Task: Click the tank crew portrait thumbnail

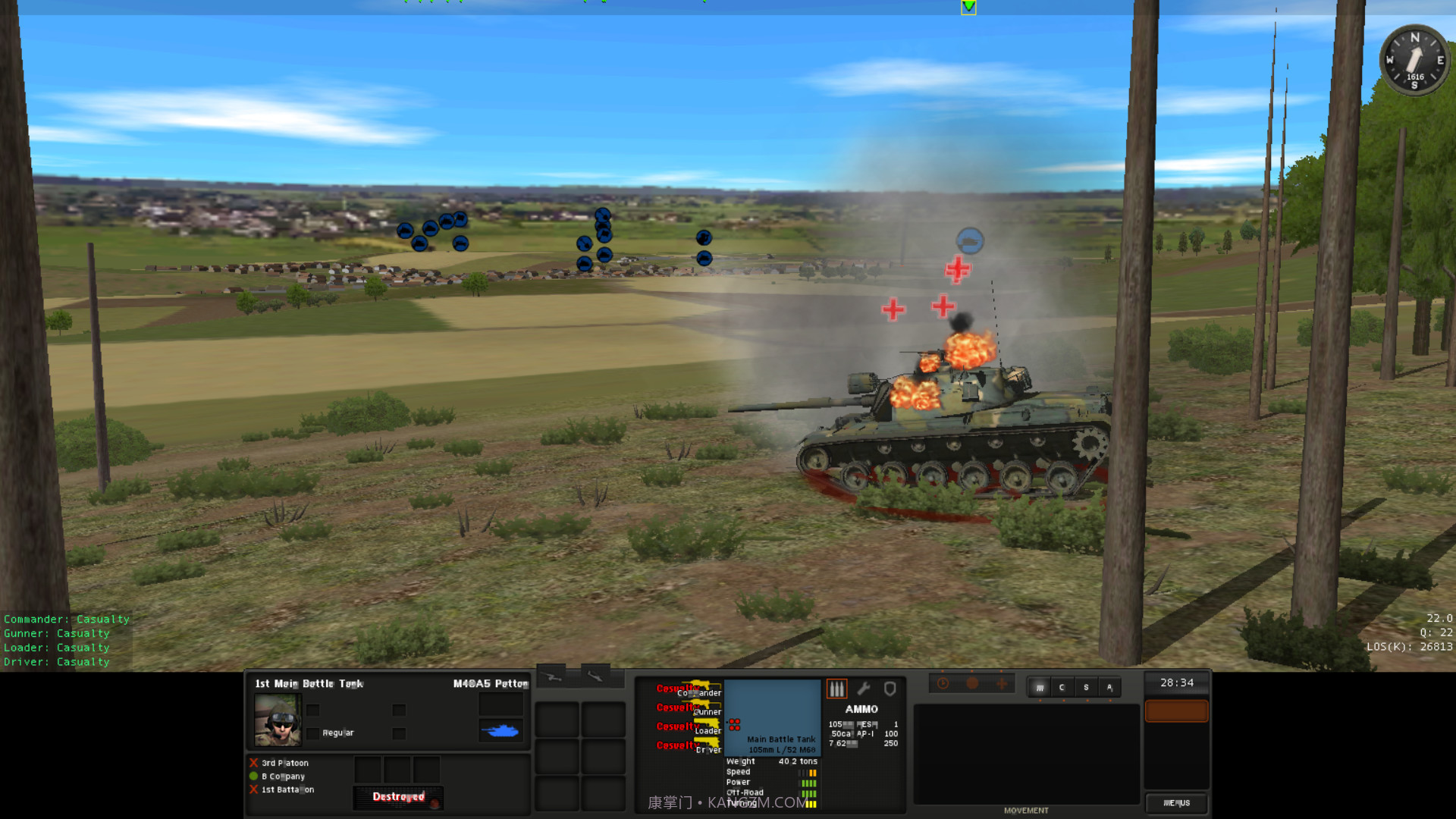Action: click(x=278, y=718)
